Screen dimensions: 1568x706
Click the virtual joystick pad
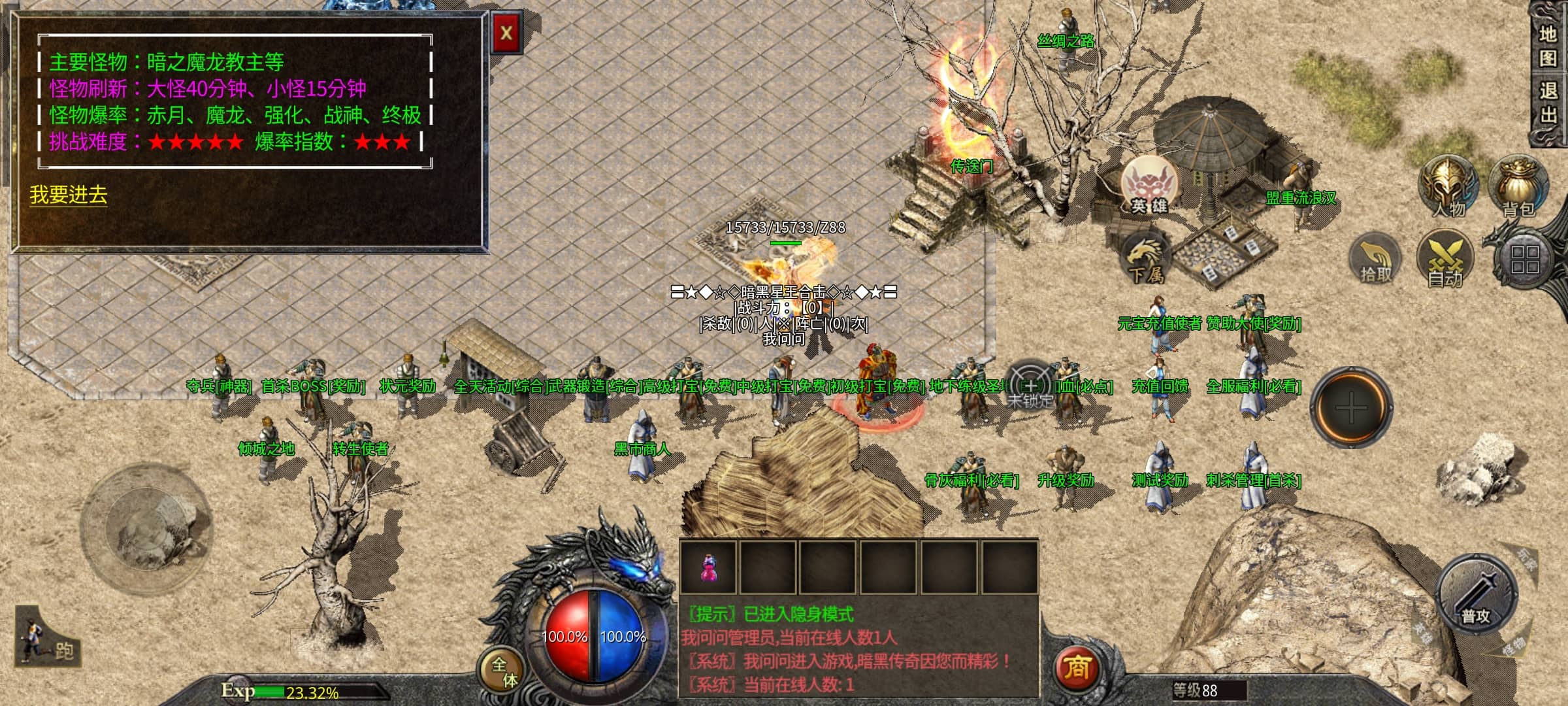pos(146,527)
